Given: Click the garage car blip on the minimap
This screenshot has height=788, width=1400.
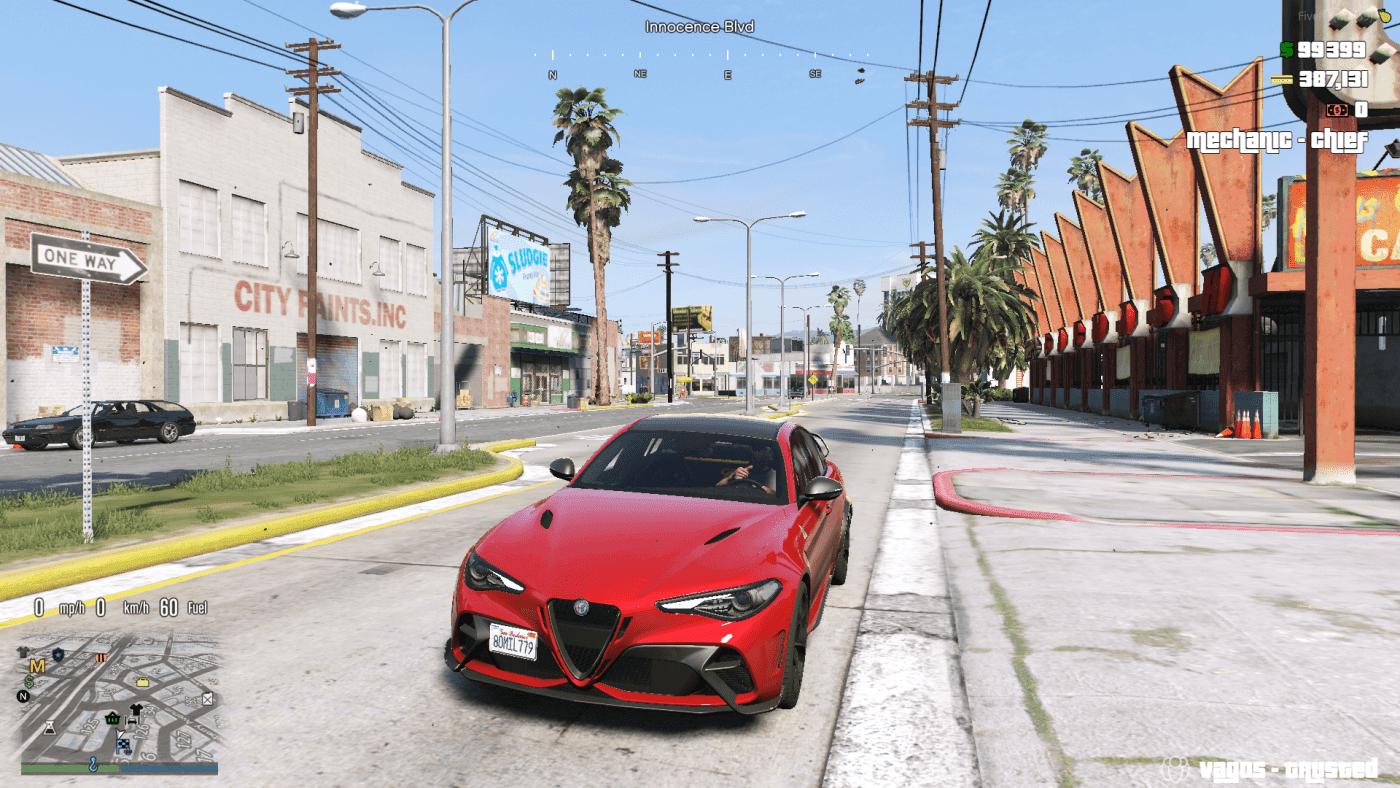Looking at the screenshot, I should [131, 720].
